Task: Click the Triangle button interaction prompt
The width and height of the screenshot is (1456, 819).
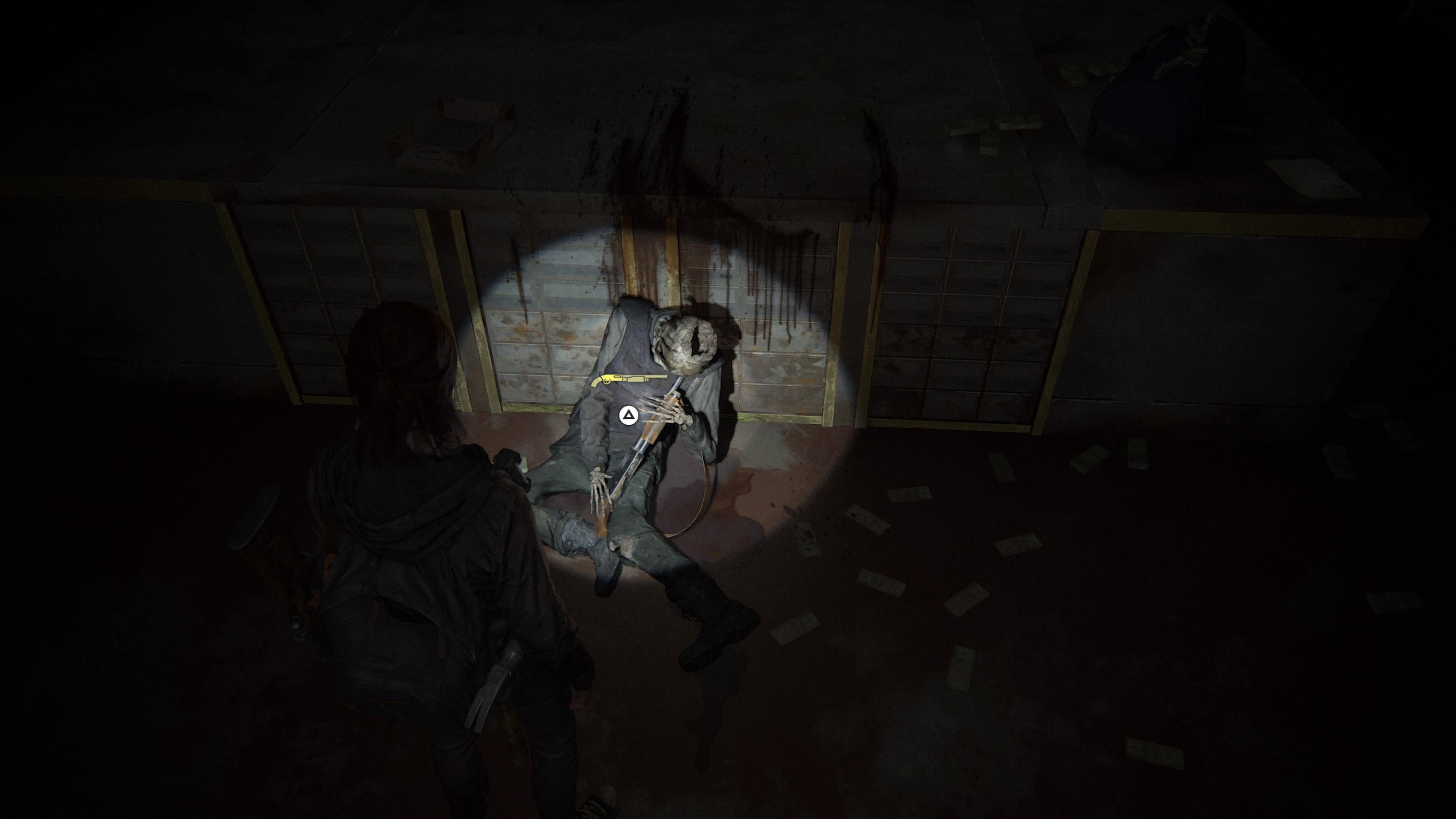Action: [x=629, y=416]
